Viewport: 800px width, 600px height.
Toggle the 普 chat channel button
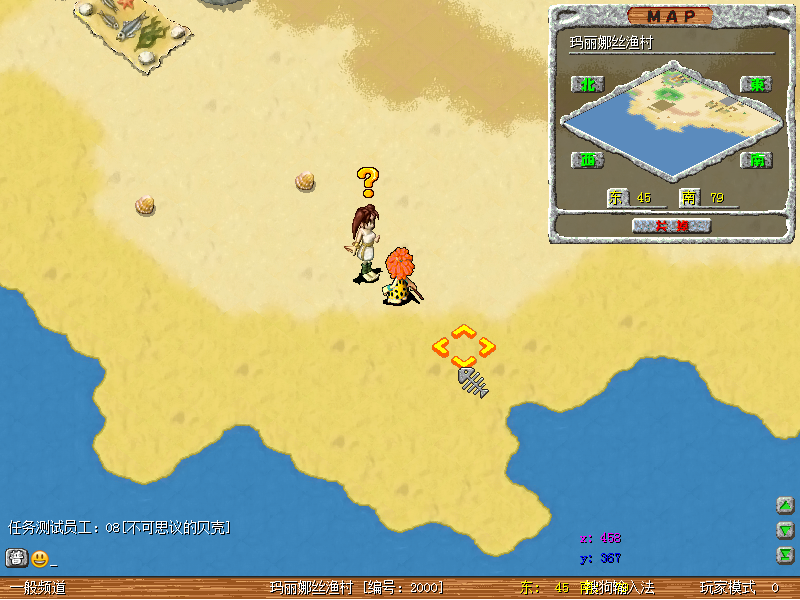pyautogui.click(x=16, y=558)
